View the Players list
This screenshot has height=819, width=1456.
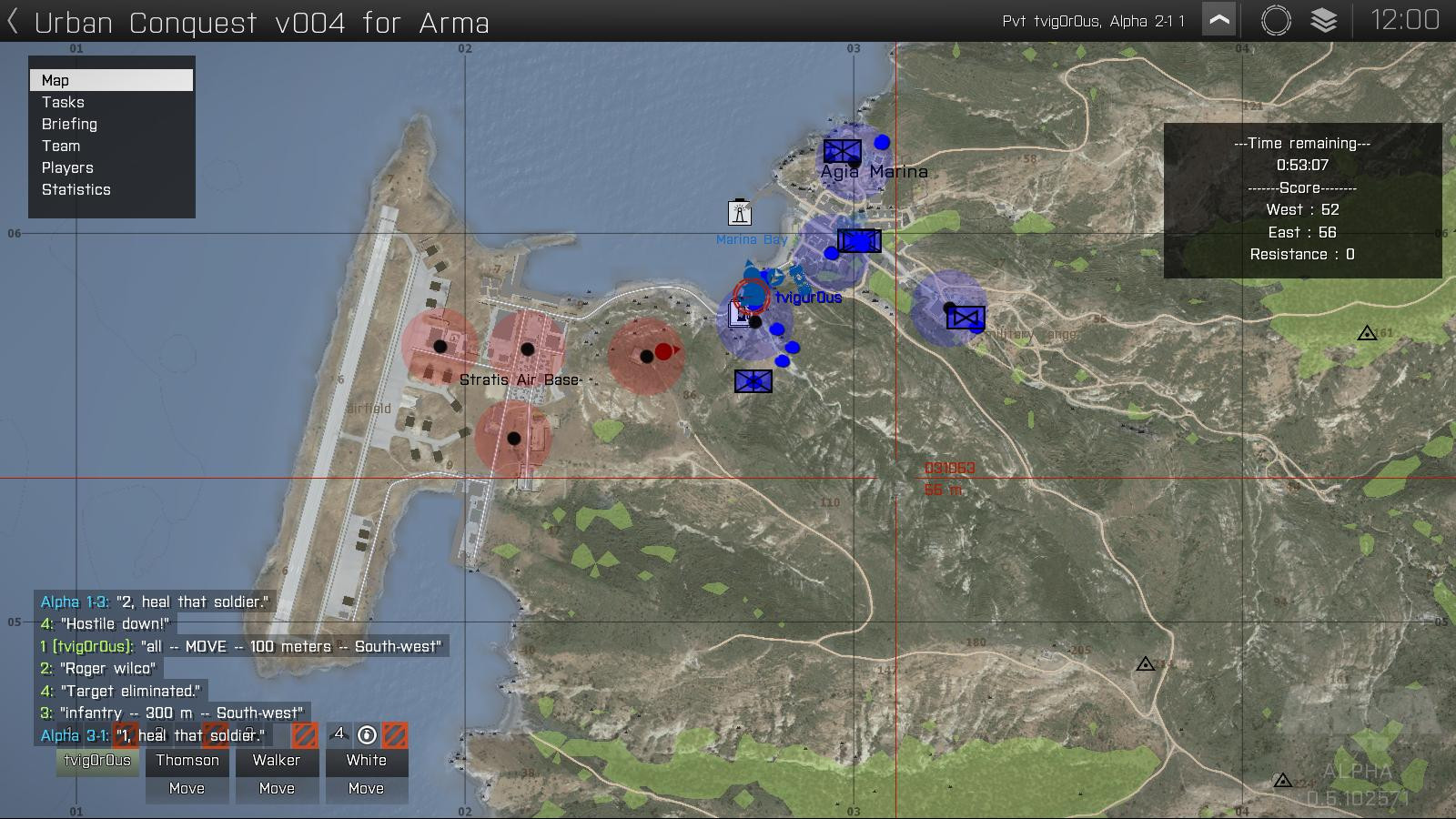point(67,167)
